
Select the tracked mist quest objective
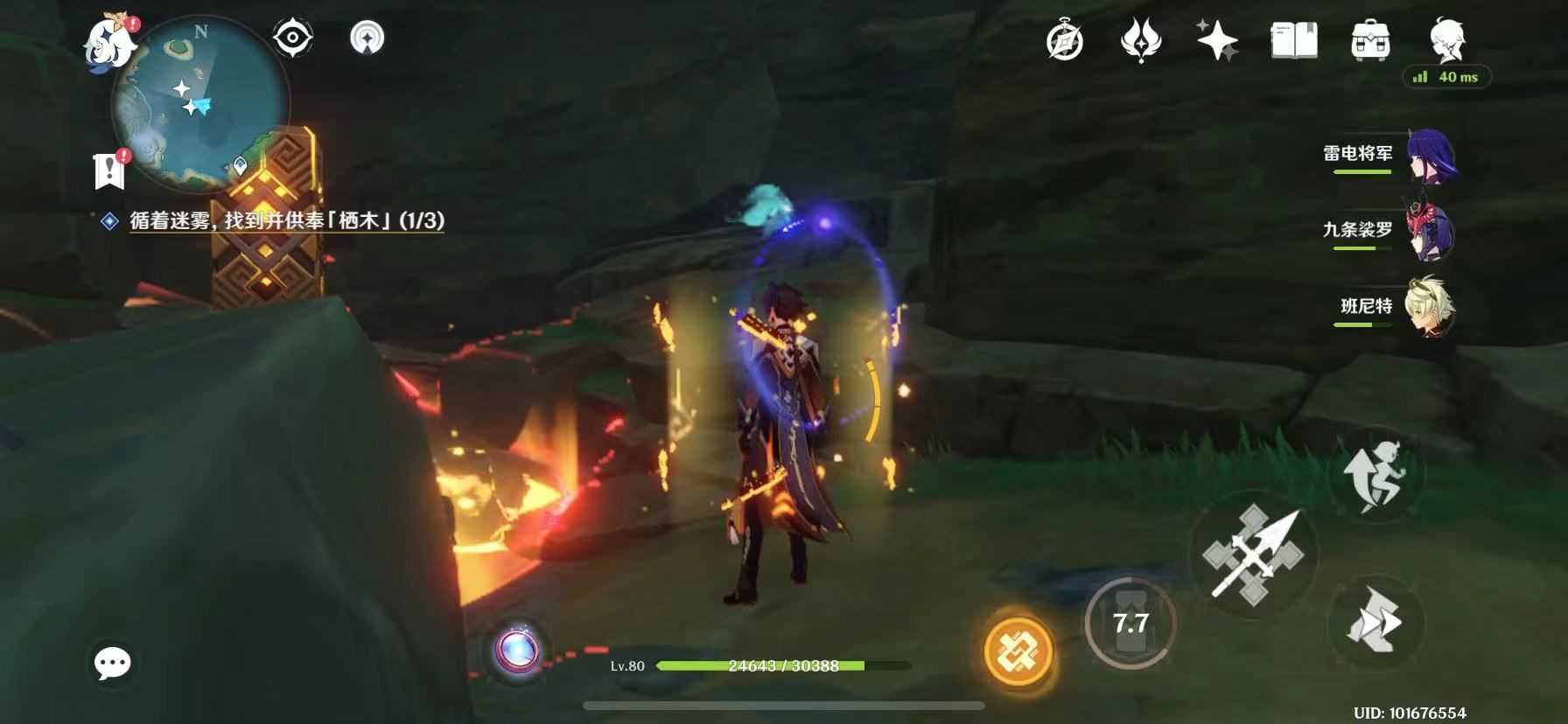tap(286, 221)
